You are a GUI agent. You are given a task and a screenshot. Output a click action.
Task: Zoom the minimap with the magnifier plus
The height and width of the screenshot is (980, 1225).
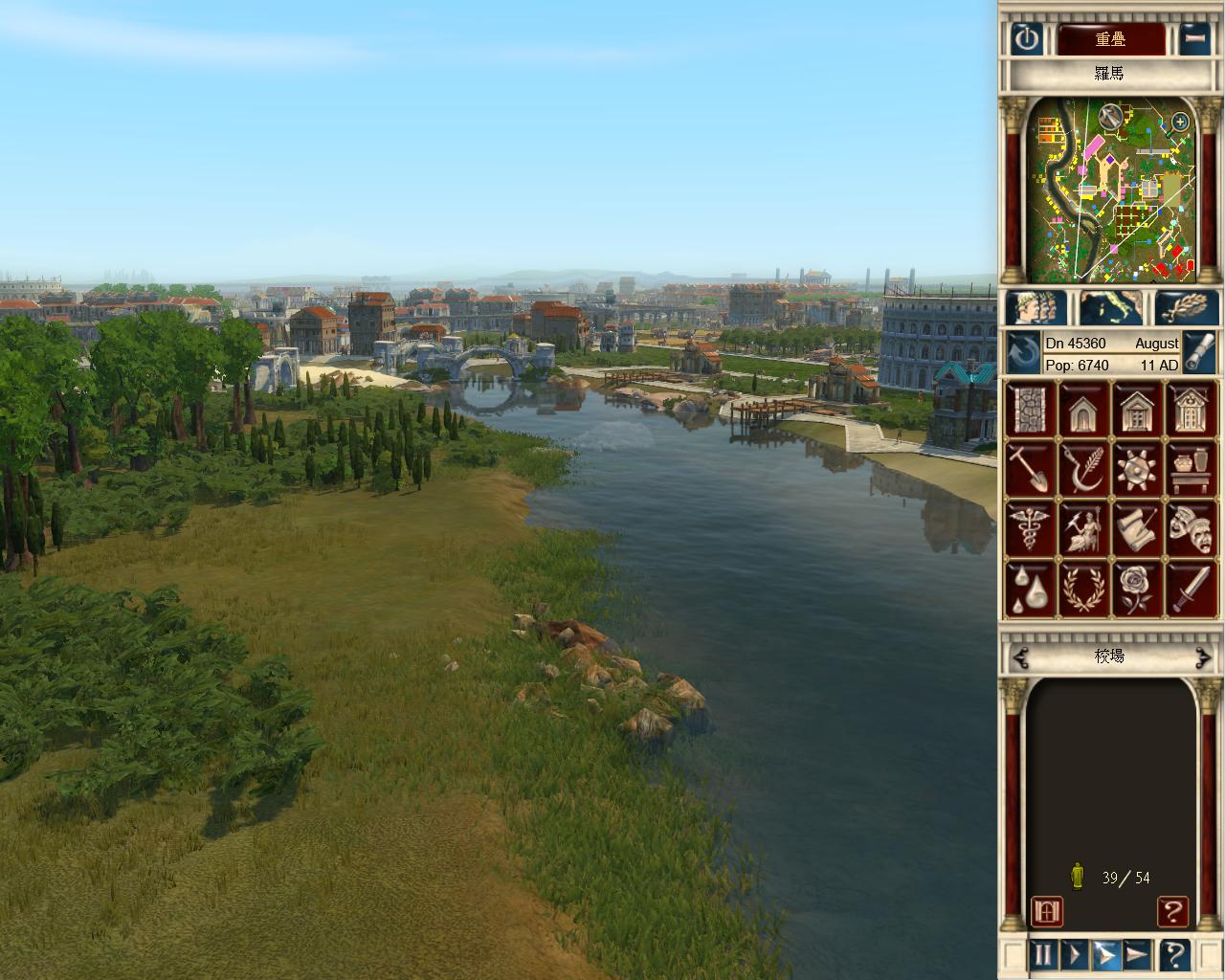1180,122
